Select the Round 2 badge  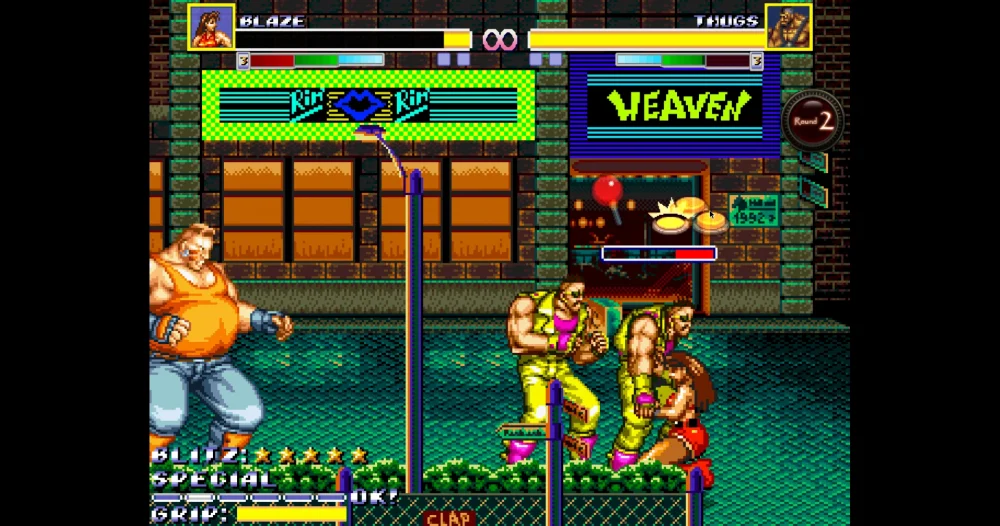click(x=813, y=121)
